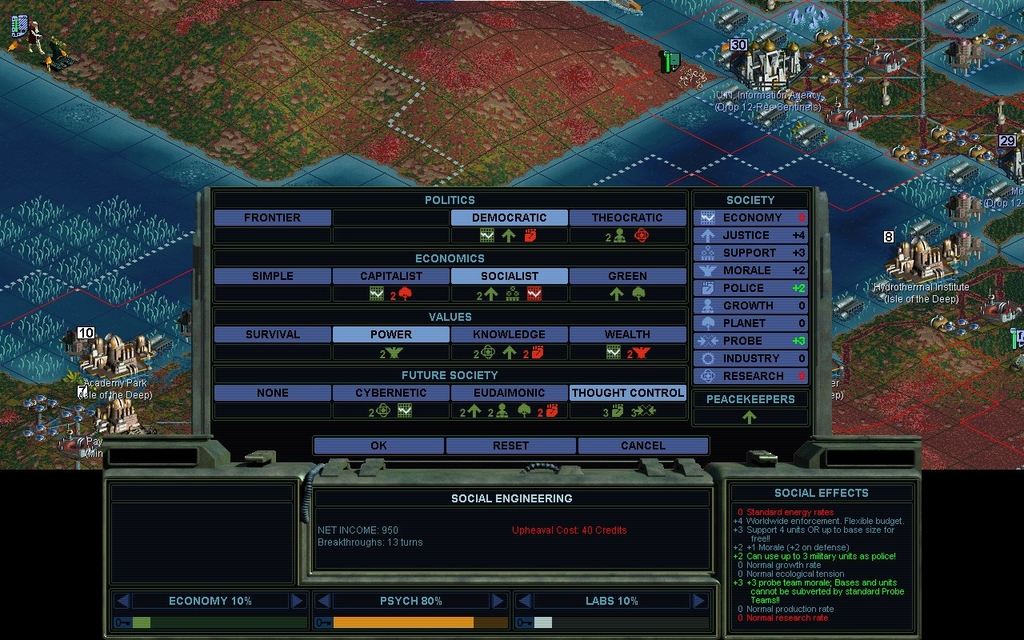Pick Socialist economics
The height and width of the screenshot is (640, 1024).
(x=509, y=276)
